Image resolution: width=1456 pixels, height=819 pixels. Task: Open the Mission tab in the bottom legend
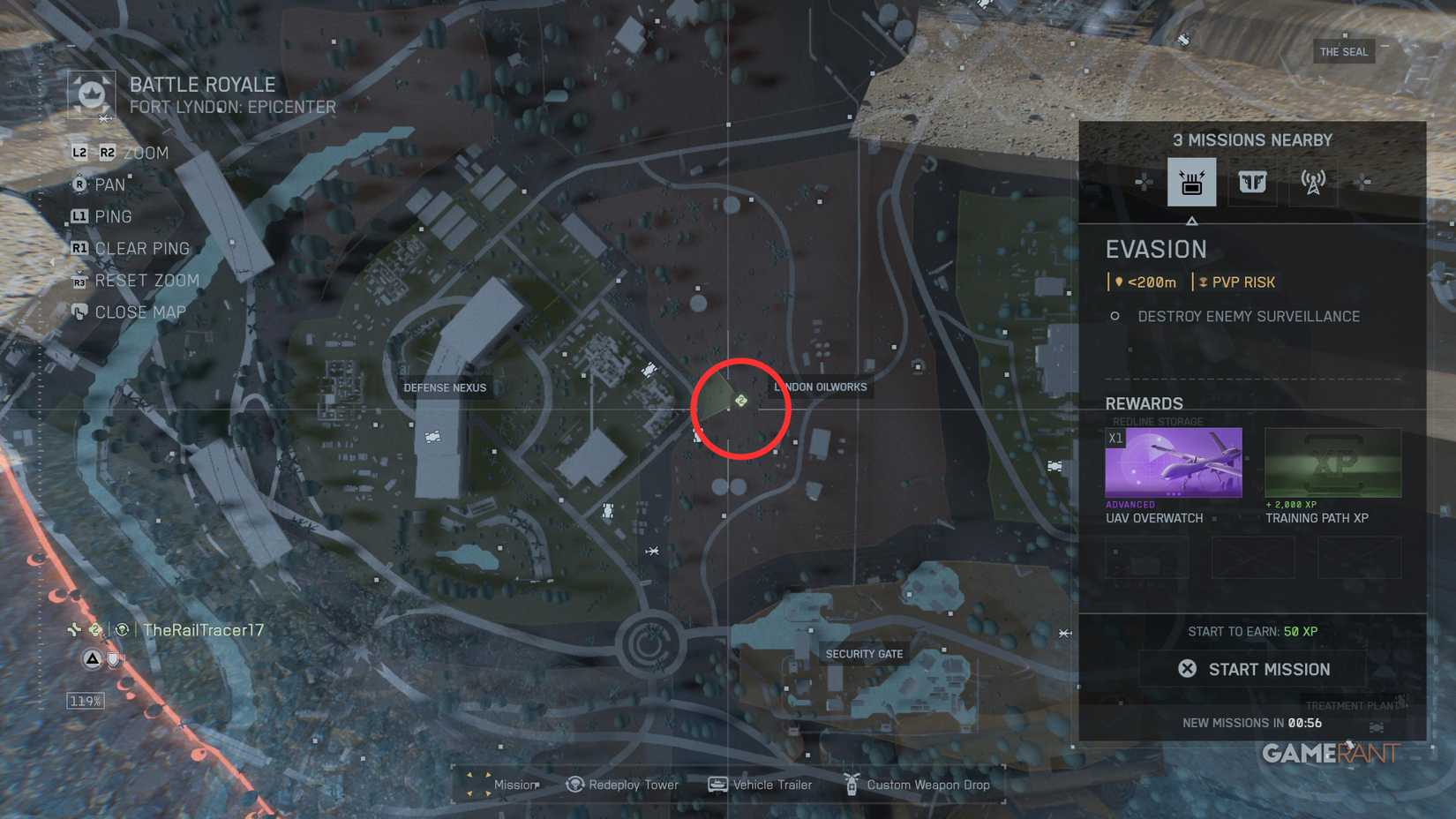477,785
